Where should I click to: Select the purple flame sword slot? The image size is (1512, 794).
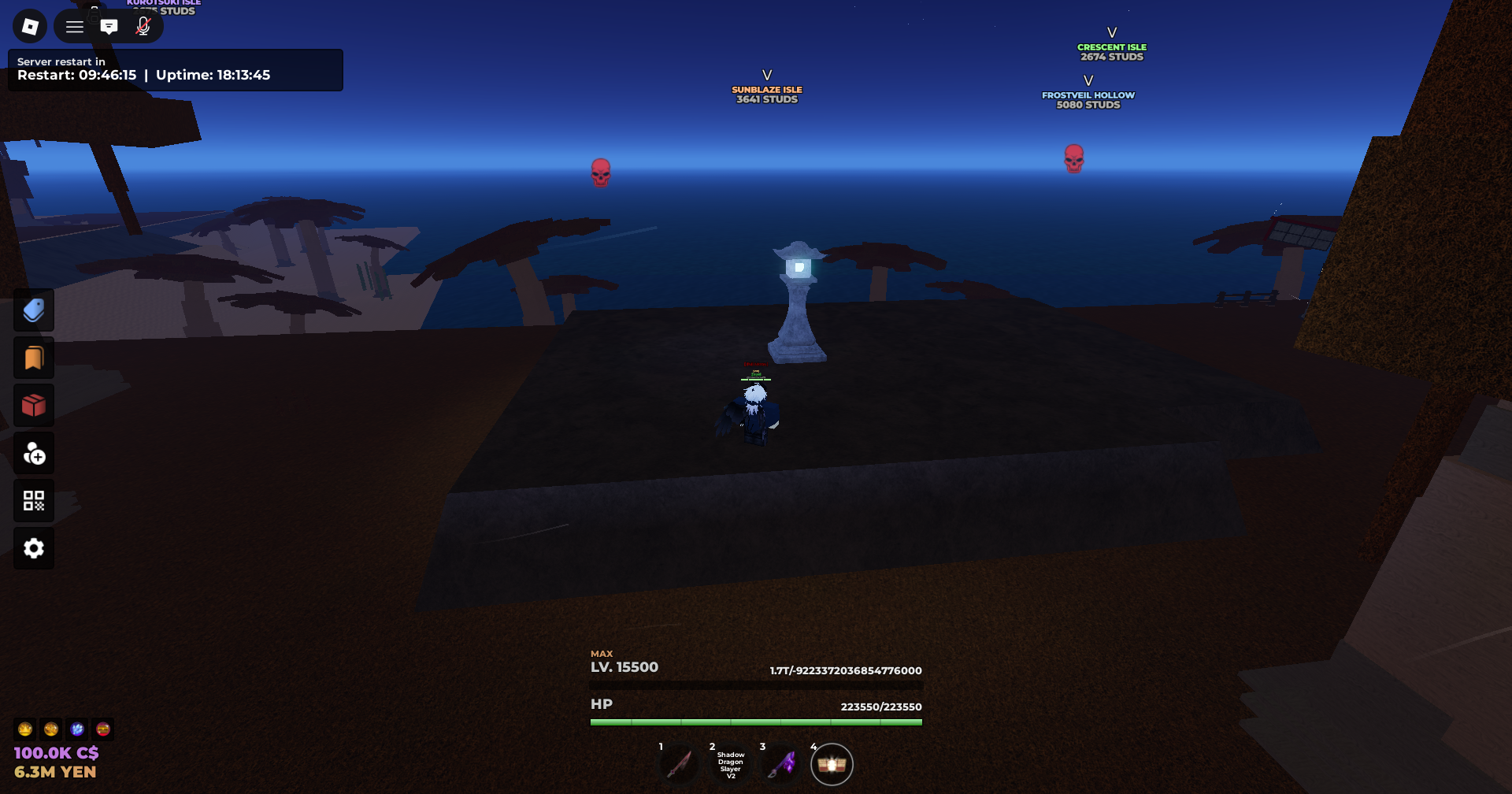pyautogui.click(x=782, y=765)
